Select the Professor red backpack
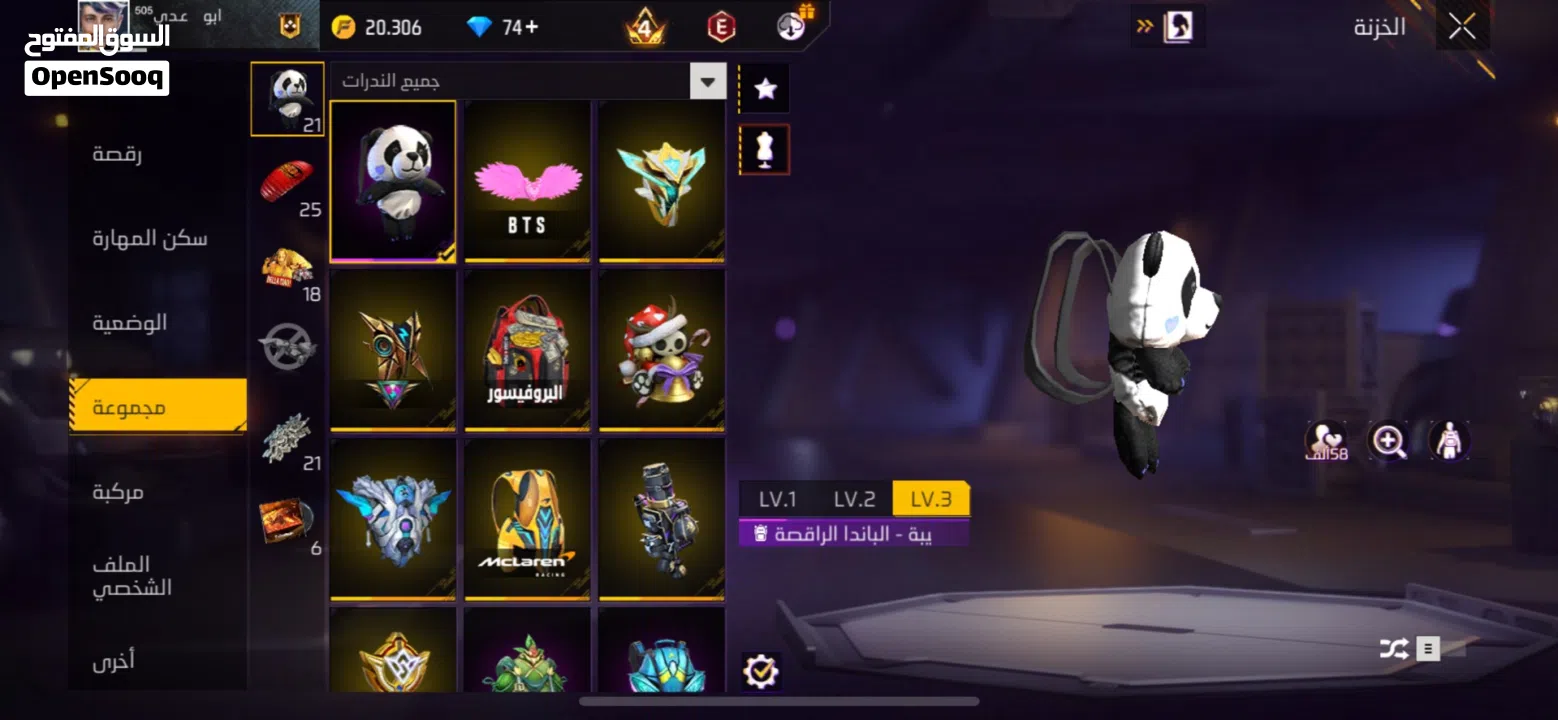 point(527,350)
